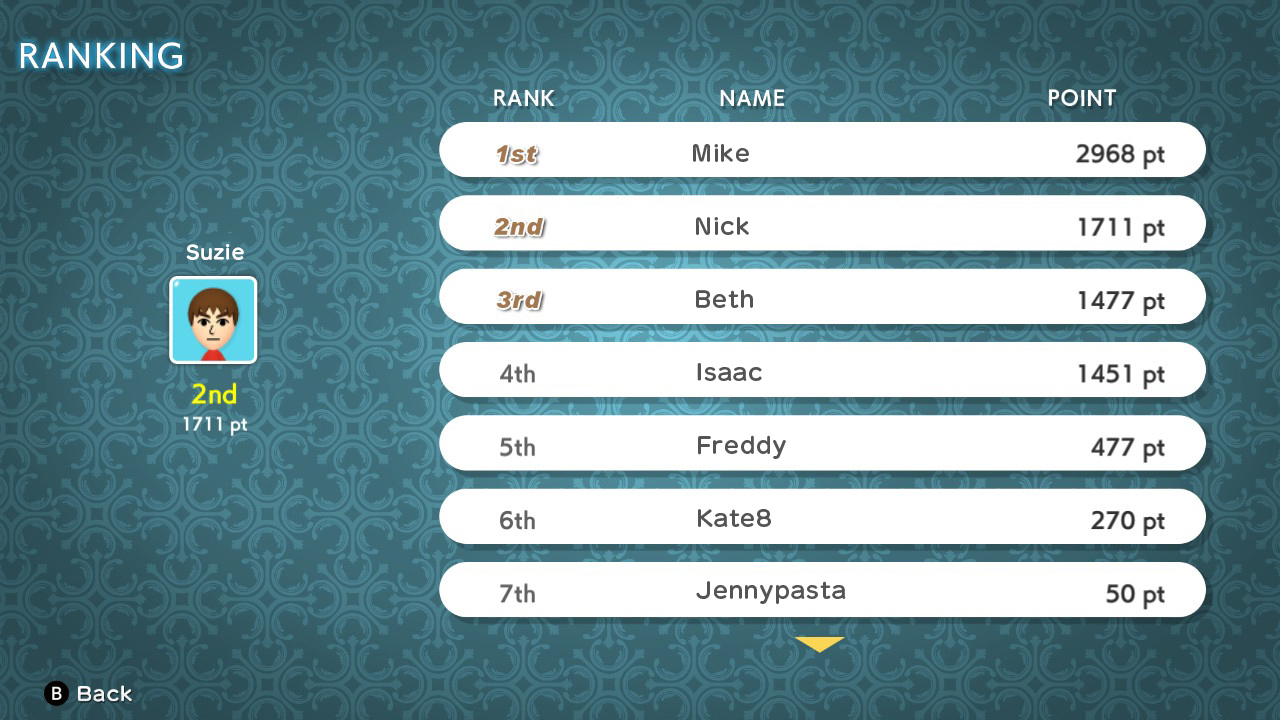Open Nick's ranking entry
Viewport: 1280px width, 720px height.
click(822, 223)
